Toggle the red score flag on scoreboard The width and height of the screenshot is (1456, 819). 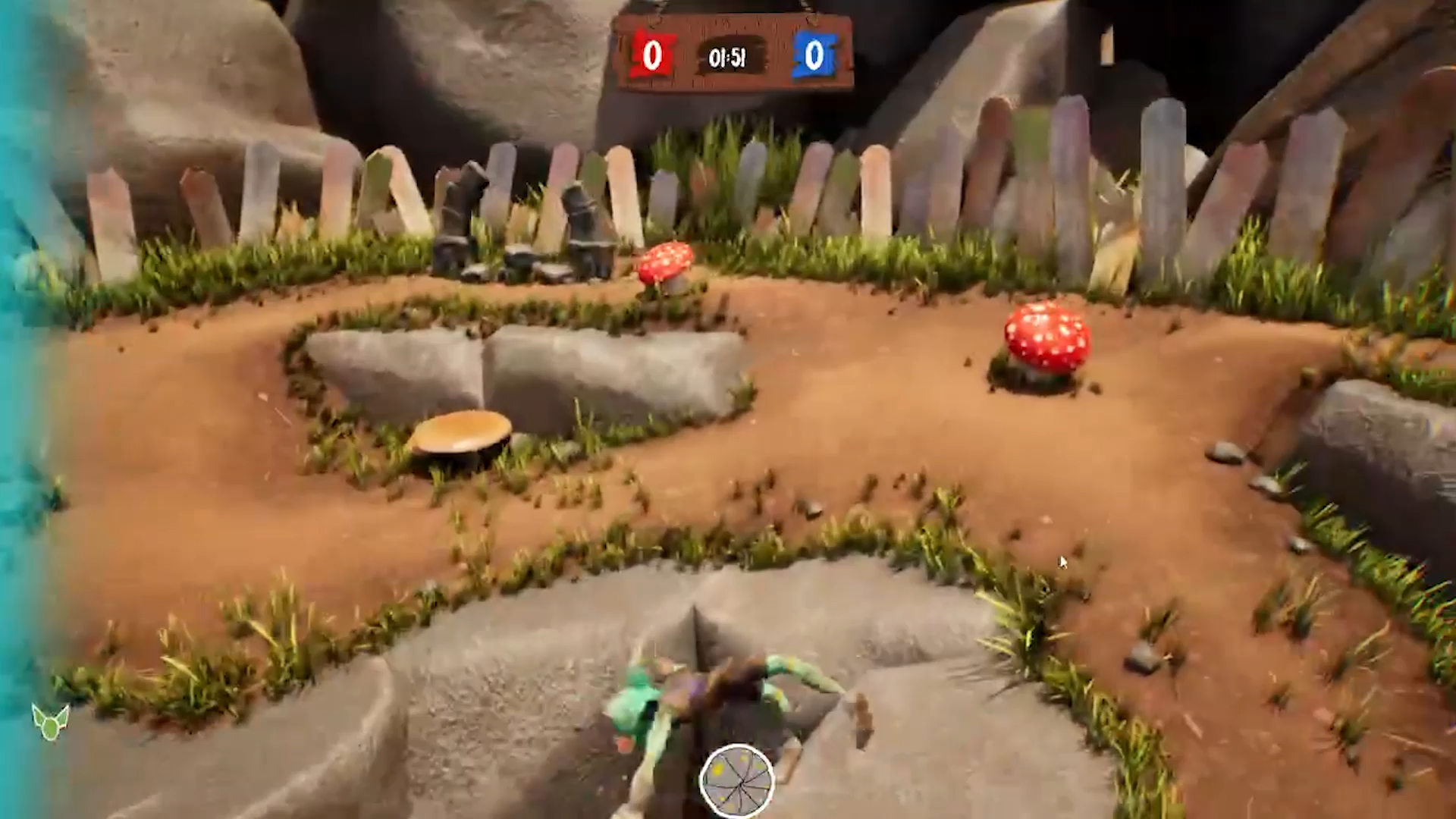pyautogui.click(x=651, y=55)
